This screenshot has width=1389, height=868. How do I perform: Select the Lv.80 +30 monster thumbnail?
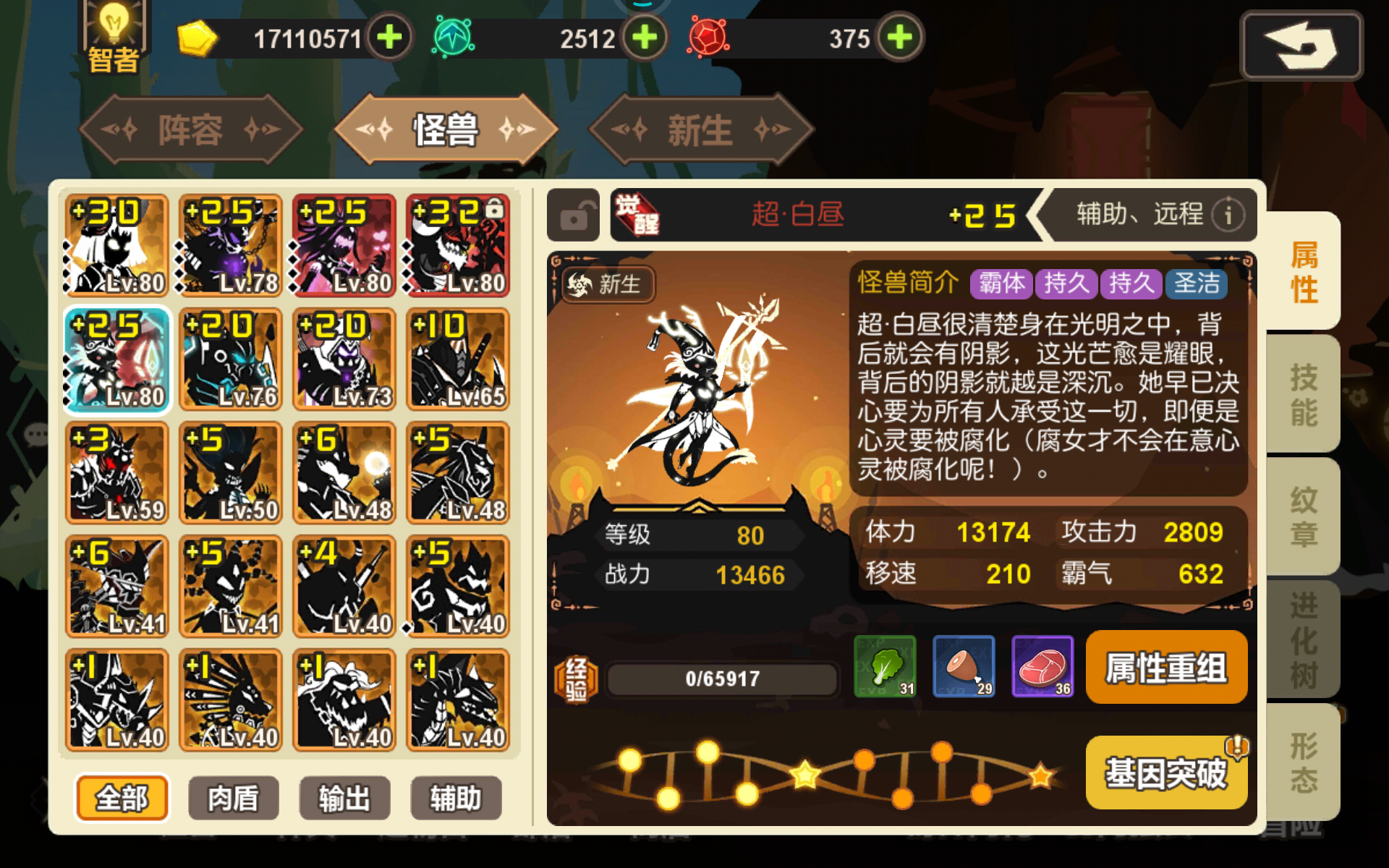pos(116,244)
